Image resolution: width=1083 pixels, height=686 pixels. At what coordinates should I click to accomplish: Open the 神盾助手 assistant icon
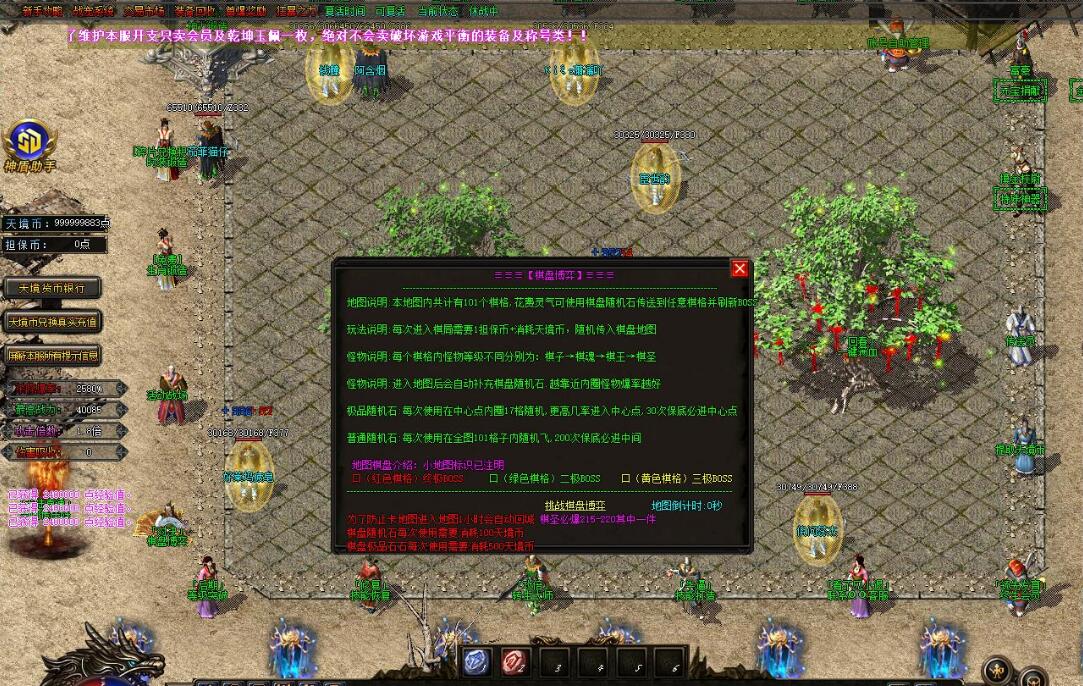coord(28,145)
